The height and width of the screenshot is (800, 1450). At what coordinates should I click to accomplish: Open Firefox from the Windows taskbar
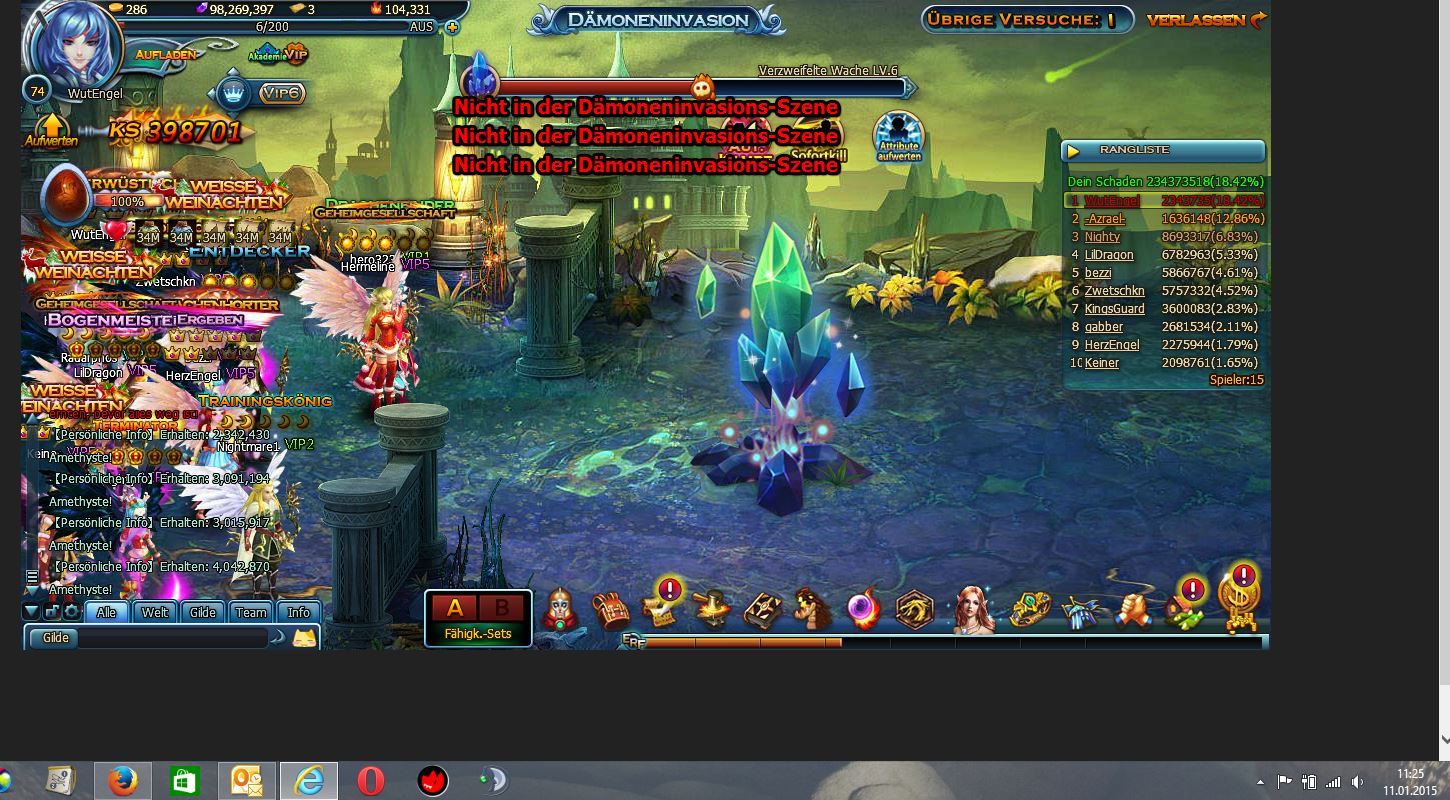click(123, 781)
